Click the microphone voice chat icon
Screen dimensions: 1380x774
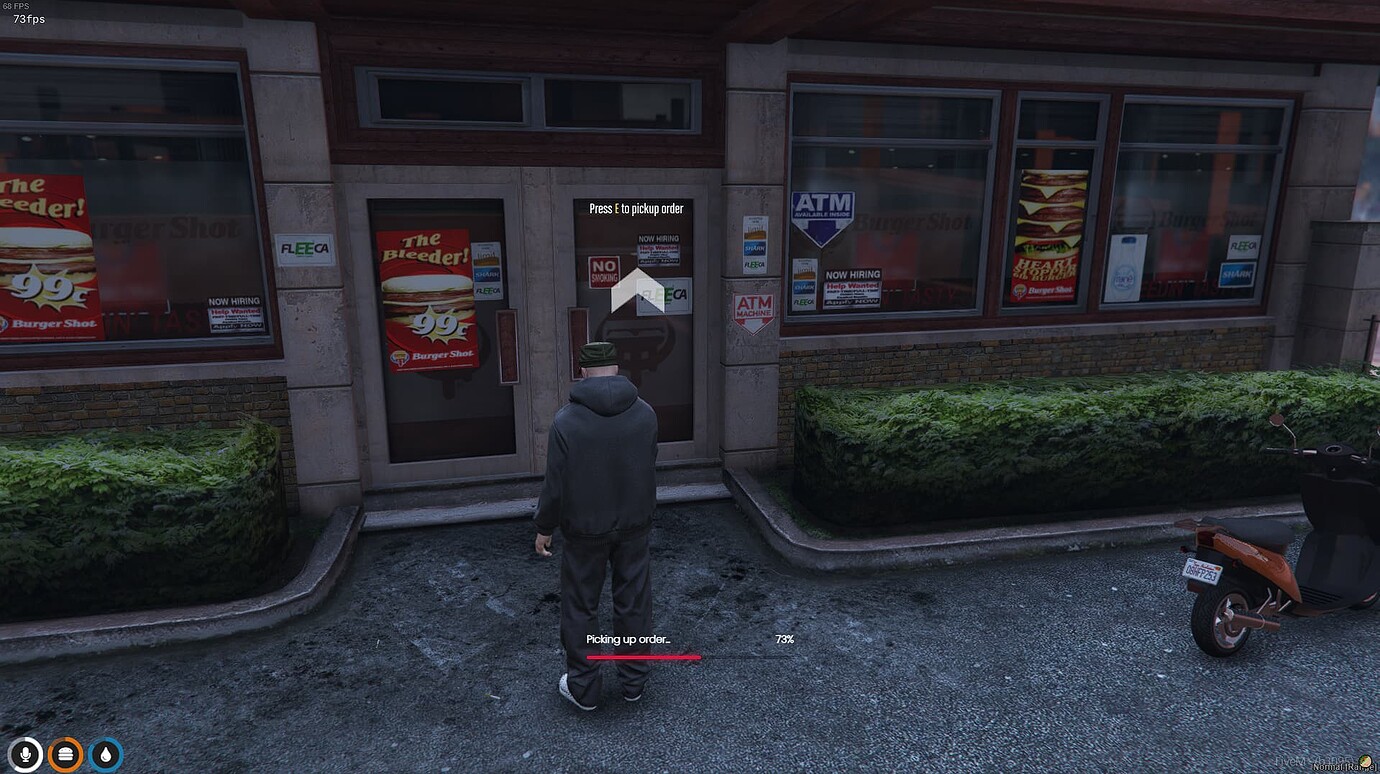[x=24, y=754]
